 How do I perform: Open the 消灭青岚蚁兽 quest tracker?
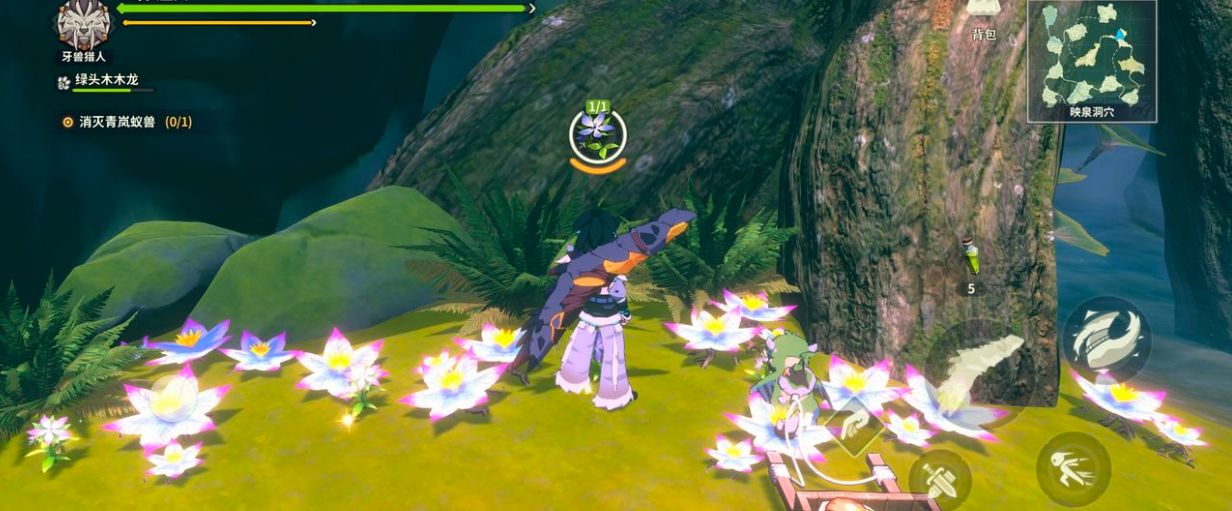[x=126, y=122]
